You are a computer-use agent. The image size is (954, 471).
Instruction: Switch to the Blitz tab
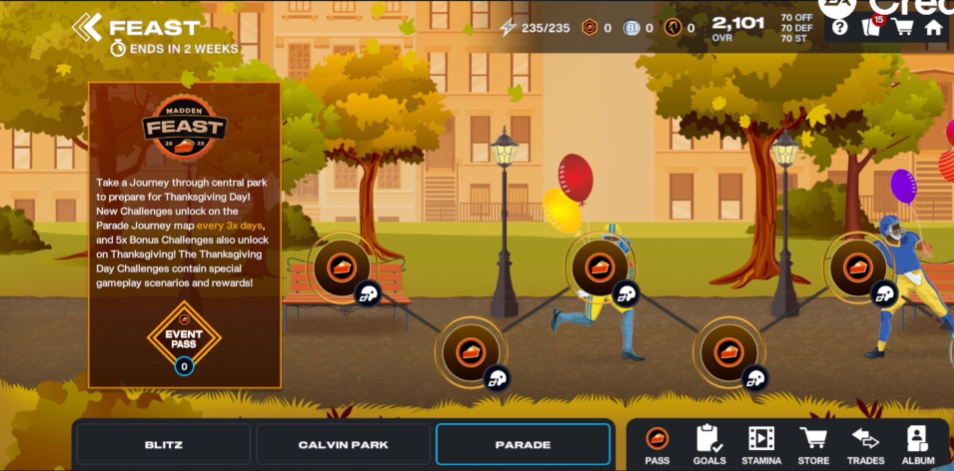(163, 444)
